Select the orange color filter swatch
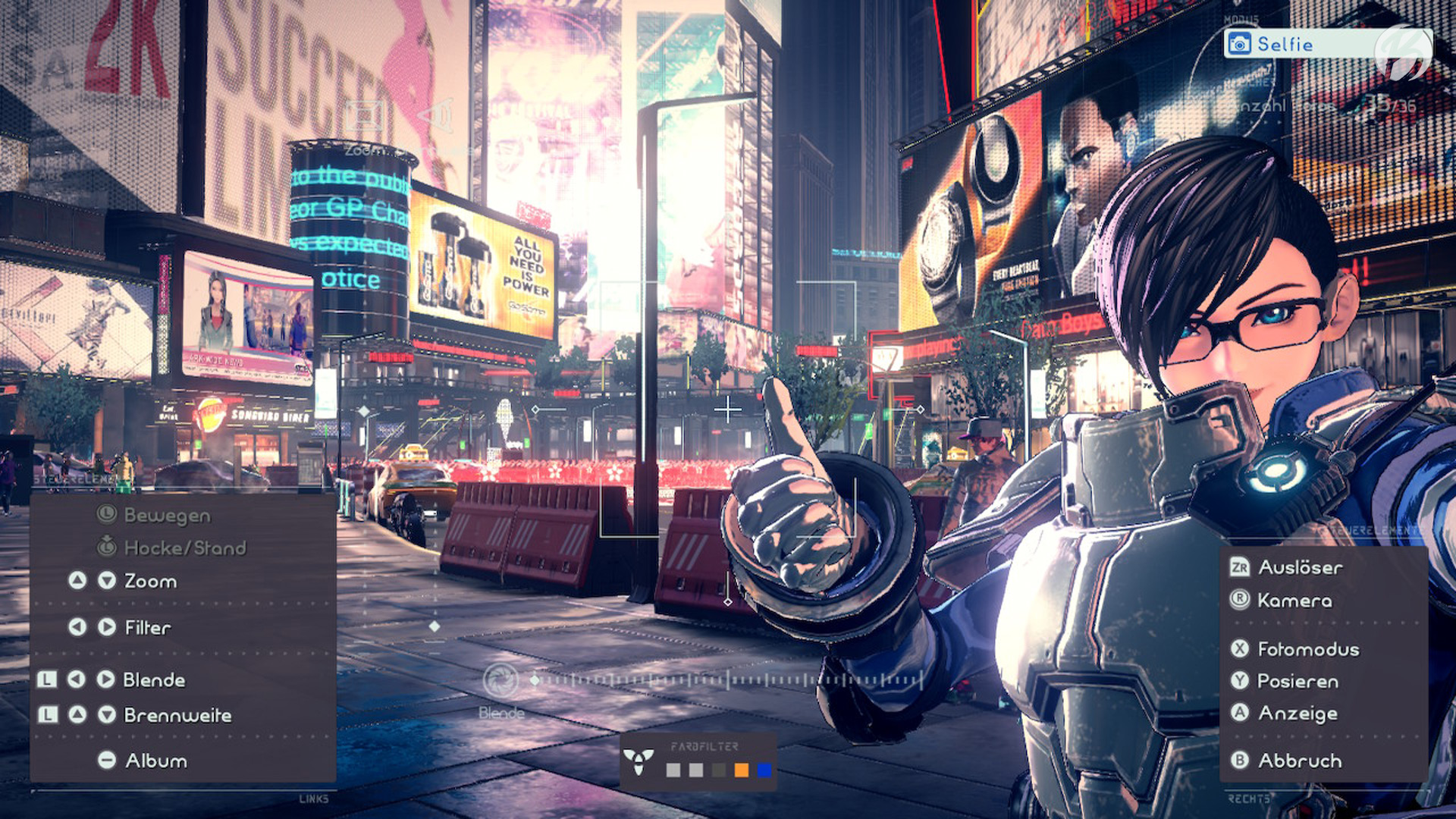This screenshot has width=1456, height=819. click(x=741, y=770)
